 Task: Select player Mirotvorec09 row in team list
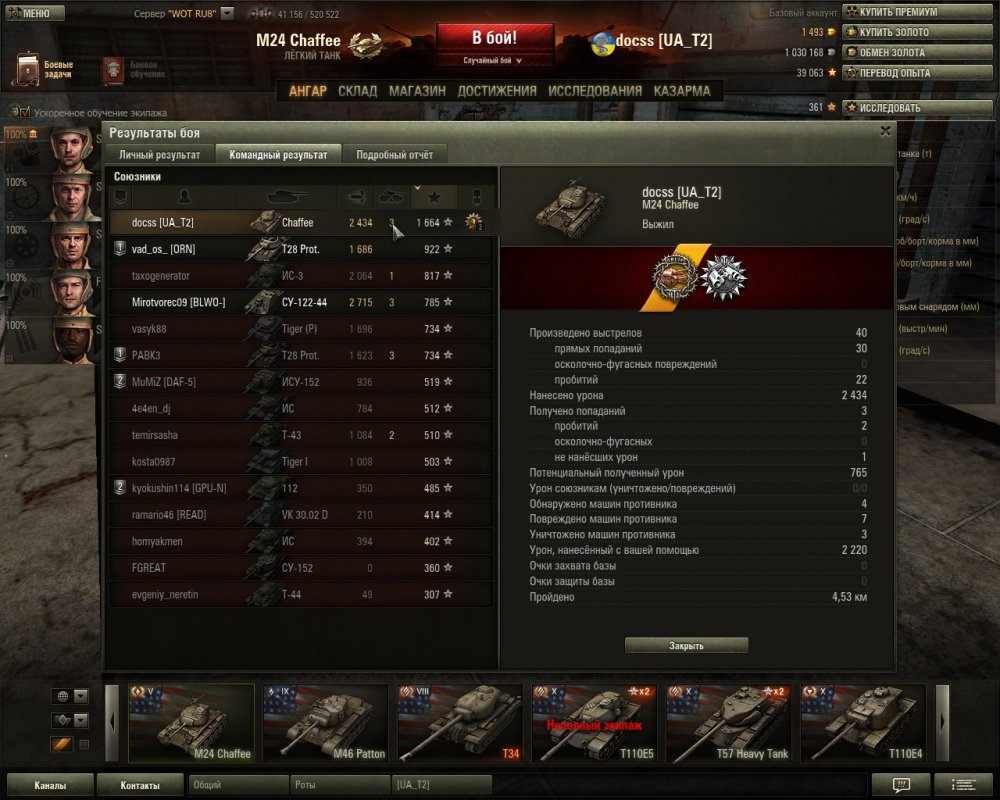pos(300,302)
